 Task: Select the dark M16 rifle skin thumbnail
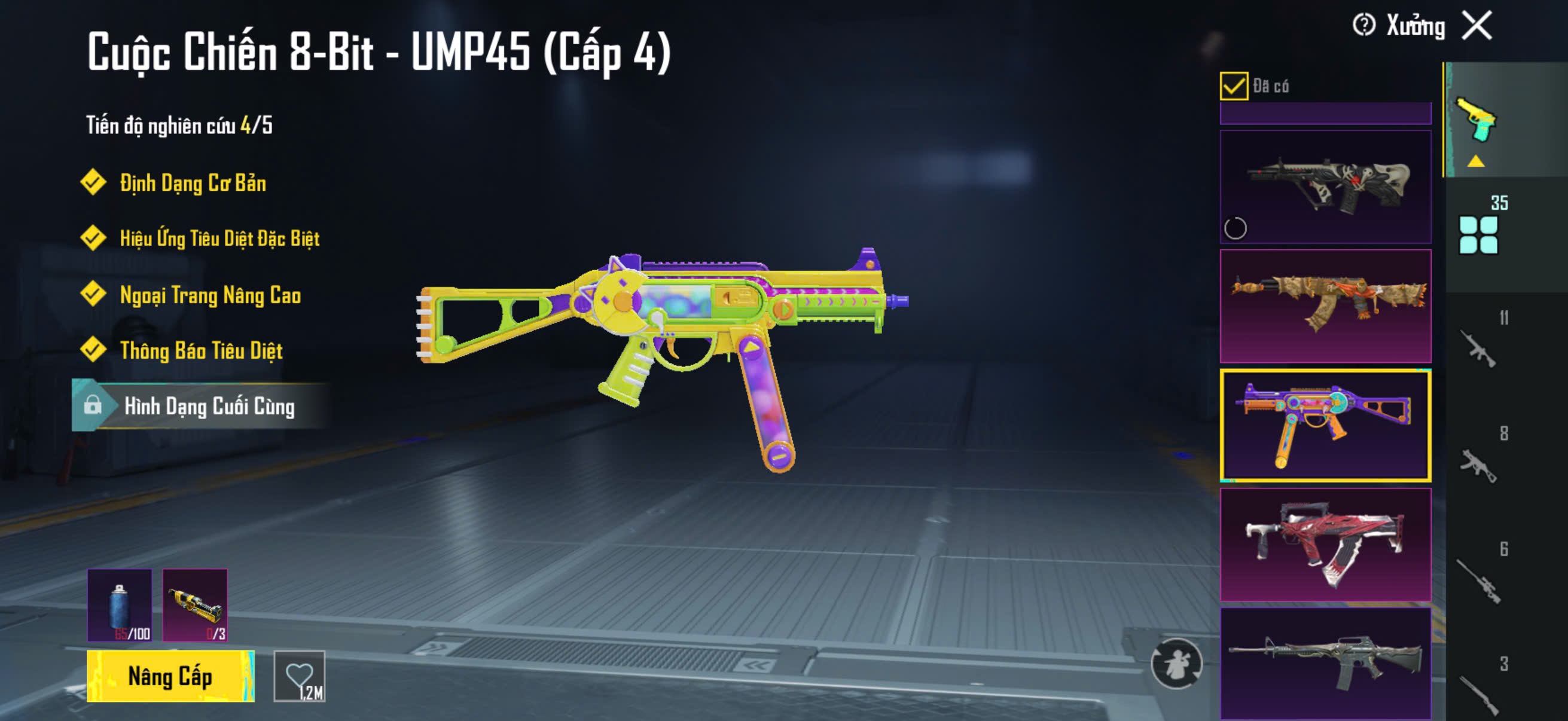coord(1325,663)
